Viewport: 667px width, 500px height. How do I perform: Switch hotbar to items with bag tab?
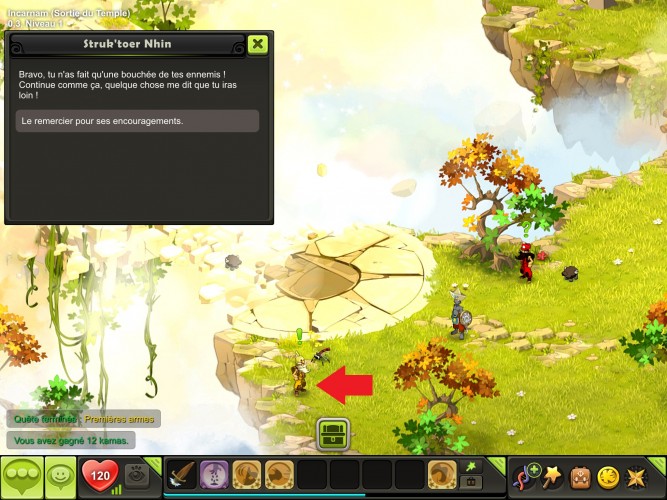click(x=470, y=482)
